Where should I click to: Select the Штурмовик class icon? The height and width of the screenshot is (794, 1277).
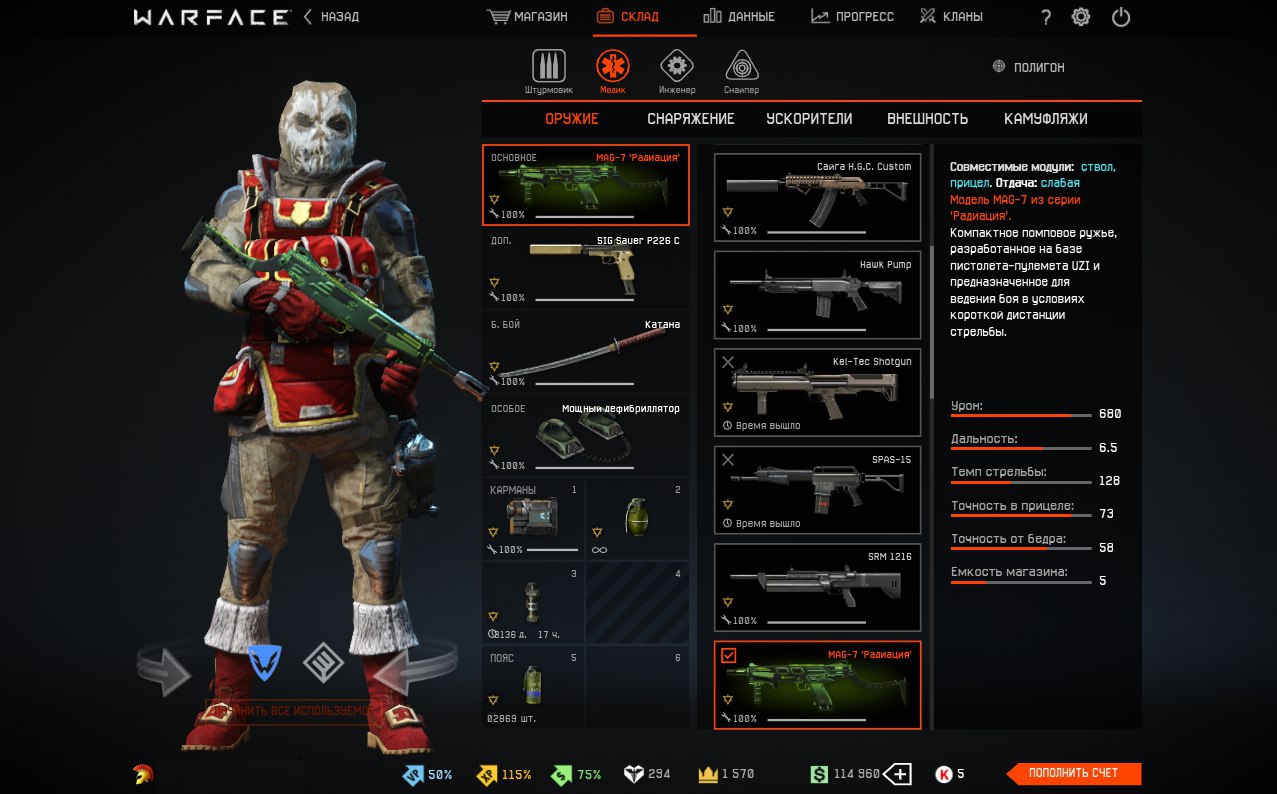click(548, 67)
